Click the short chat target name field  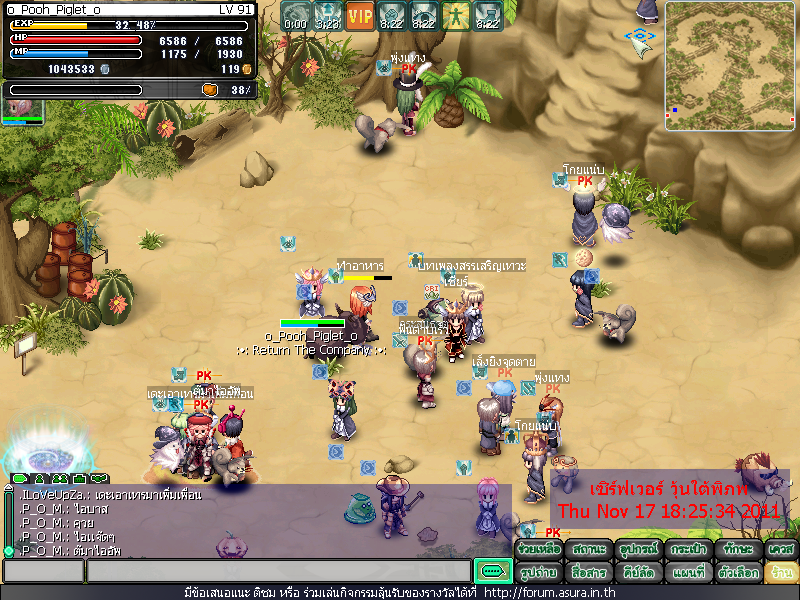tap(42, 571)
